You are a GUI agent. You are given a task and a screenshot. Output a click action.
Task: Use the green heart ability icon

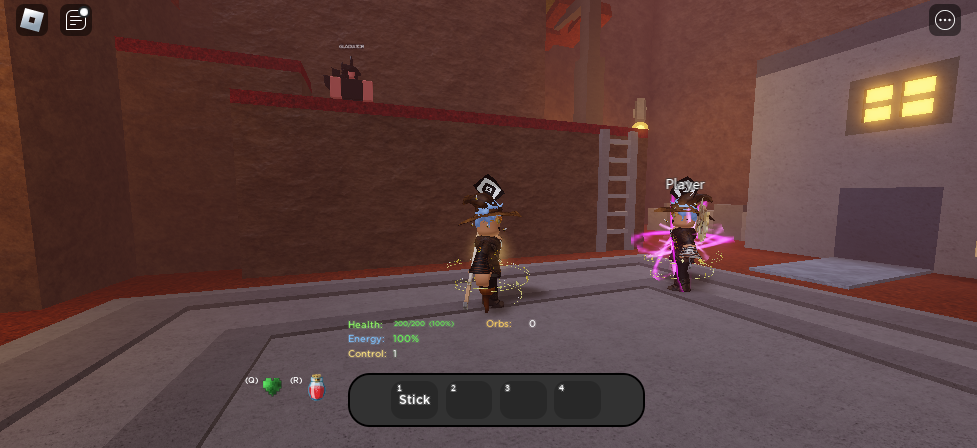pos(271,386)
